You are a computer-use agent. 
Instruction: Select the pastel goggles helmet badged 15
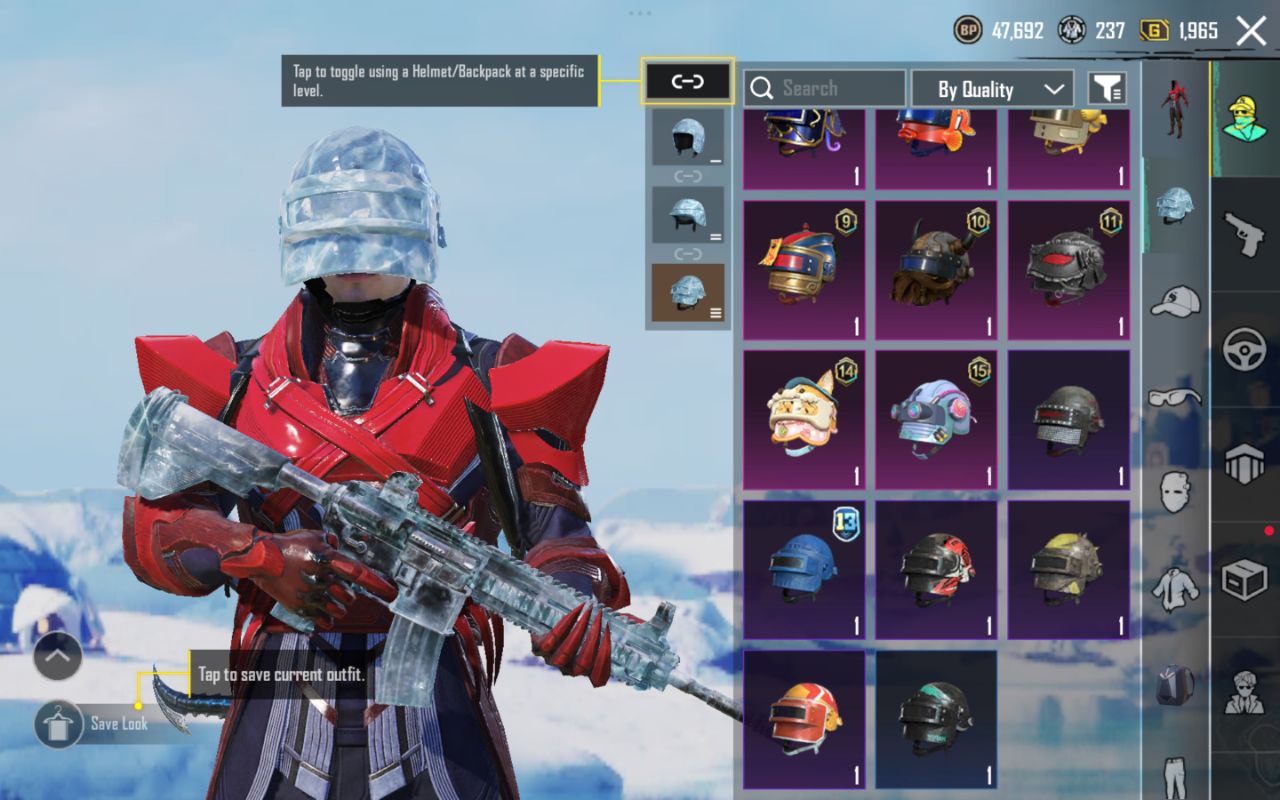[x=936, y=420]
